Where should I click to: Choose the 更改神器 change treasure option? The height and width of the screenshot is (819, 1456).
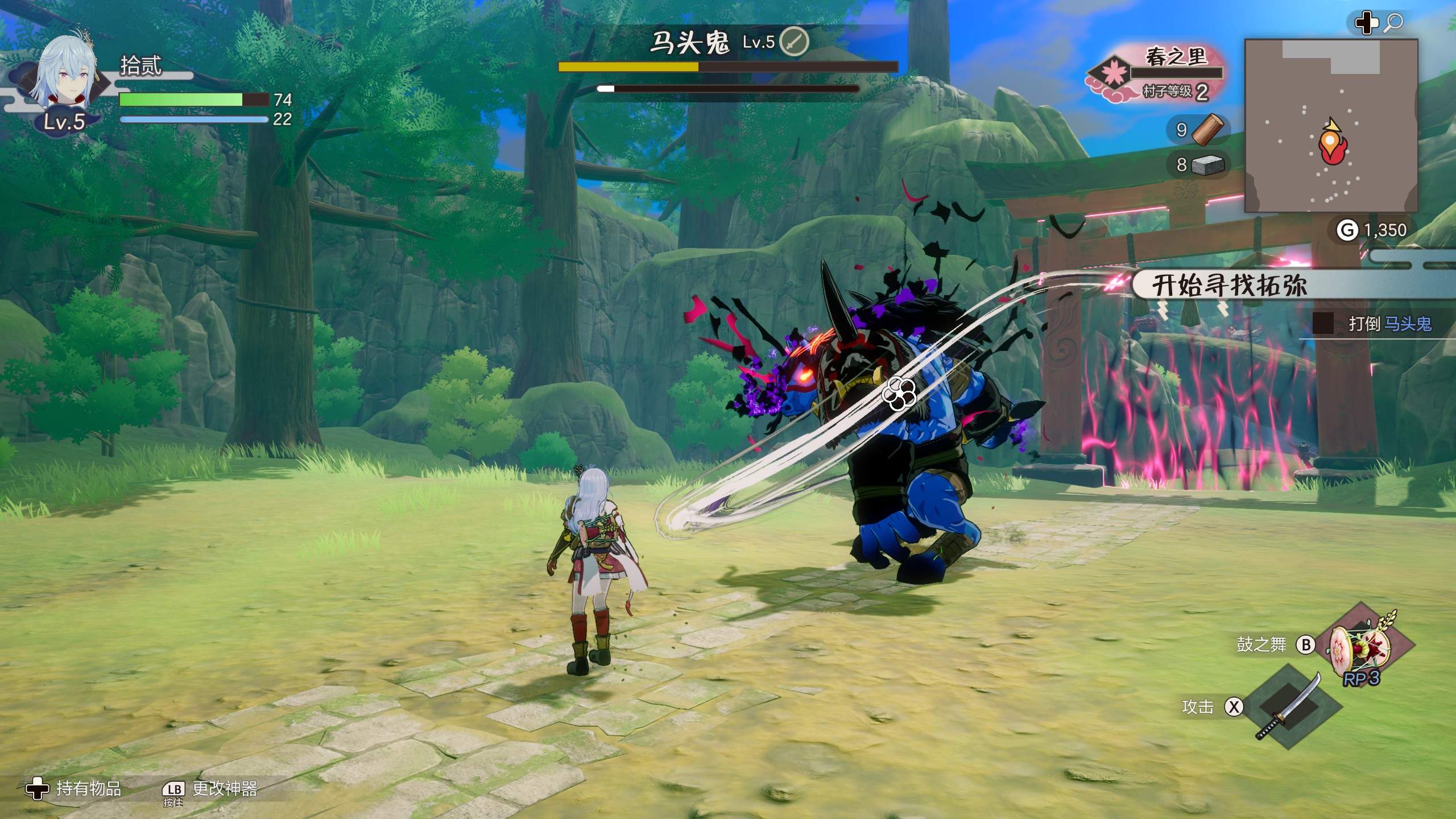coord(225,788)
